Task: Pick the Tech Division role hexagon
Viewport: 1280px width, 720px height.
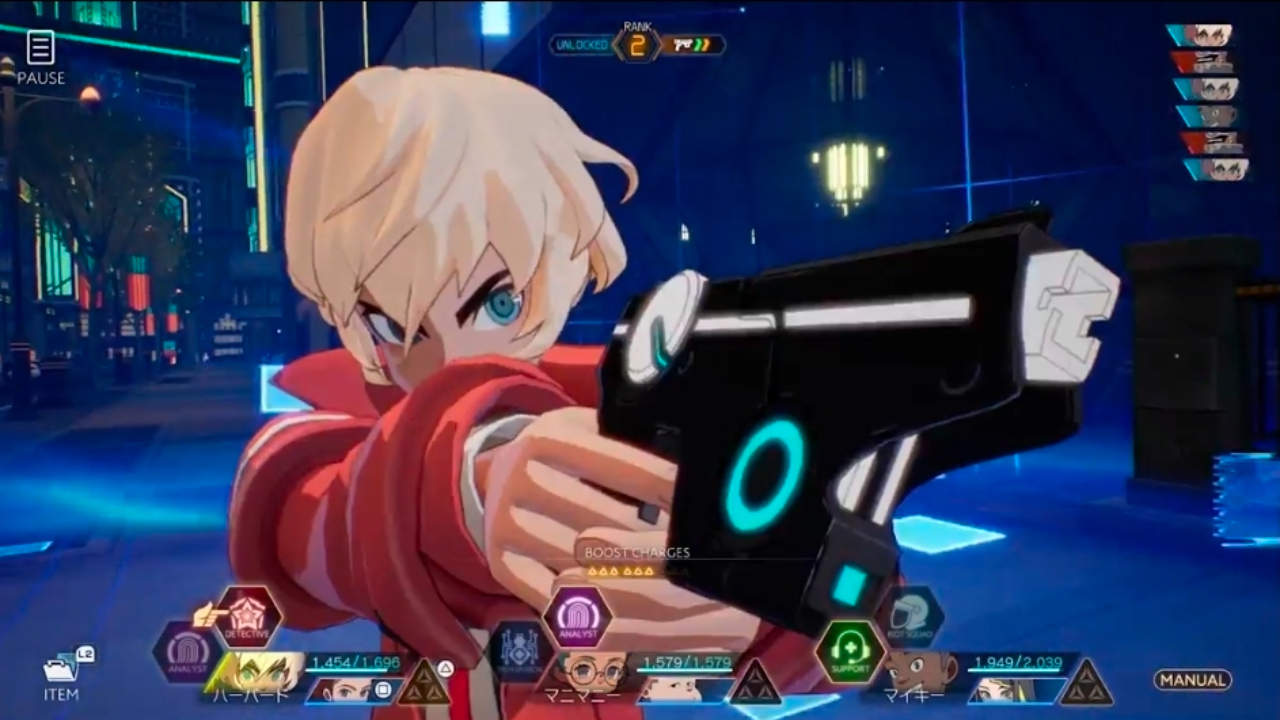Action: click(518, 650)
